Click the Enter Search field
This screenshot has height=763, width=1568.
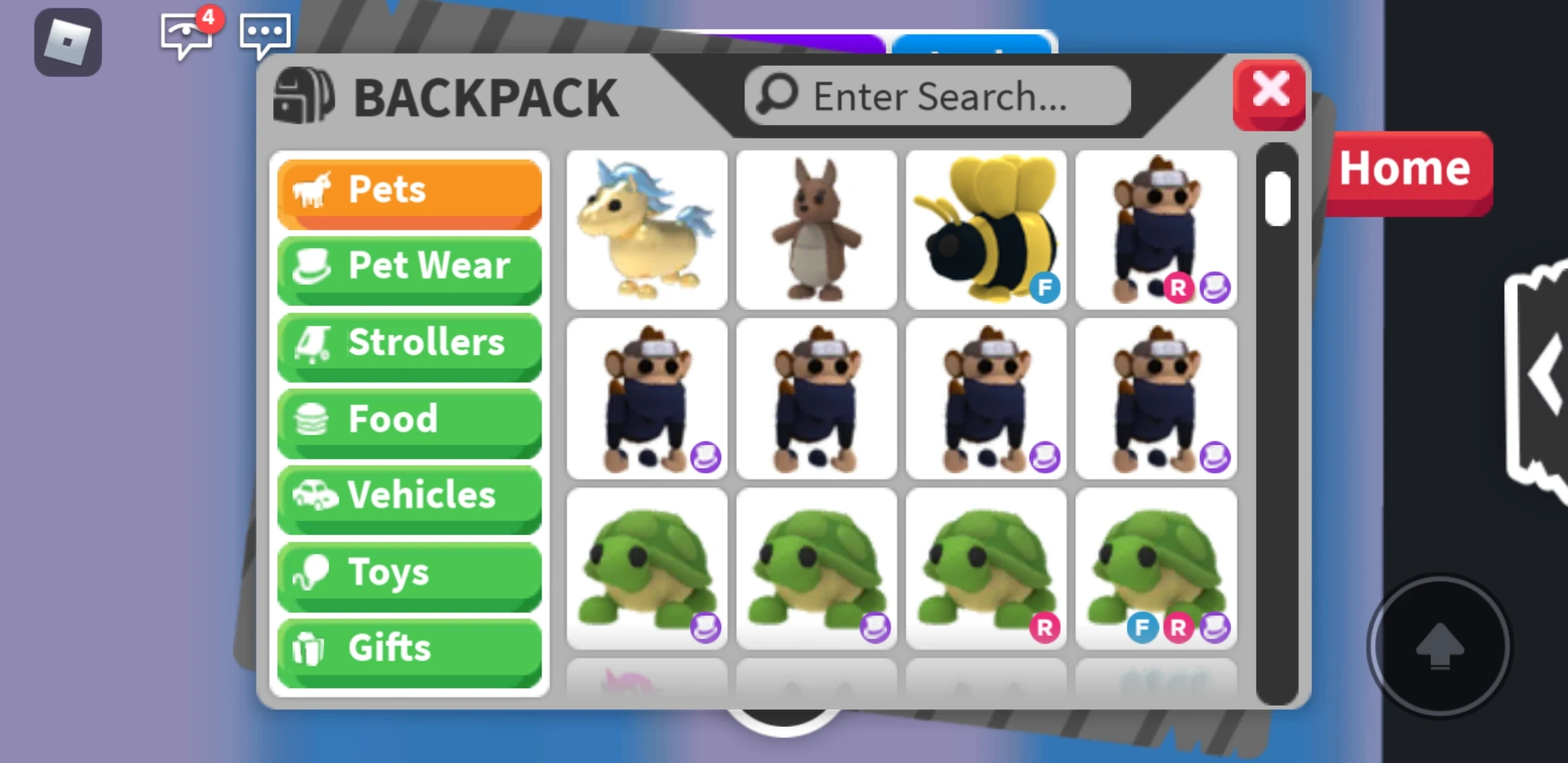point(937,95)
